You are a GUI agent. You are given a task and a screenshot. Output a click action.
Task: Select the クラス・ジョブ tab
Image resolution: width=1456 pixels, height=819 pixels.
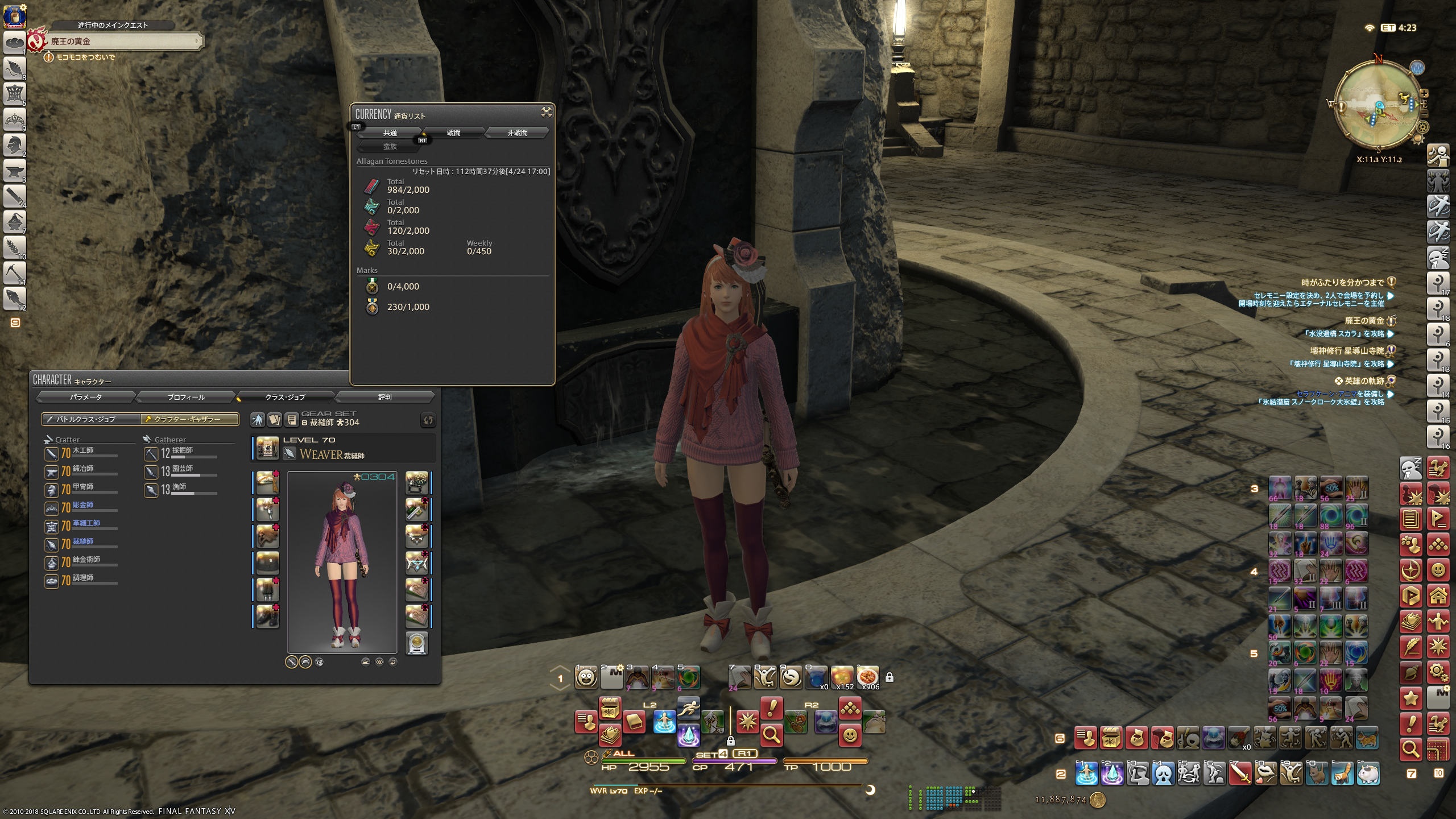click(285, 397)
